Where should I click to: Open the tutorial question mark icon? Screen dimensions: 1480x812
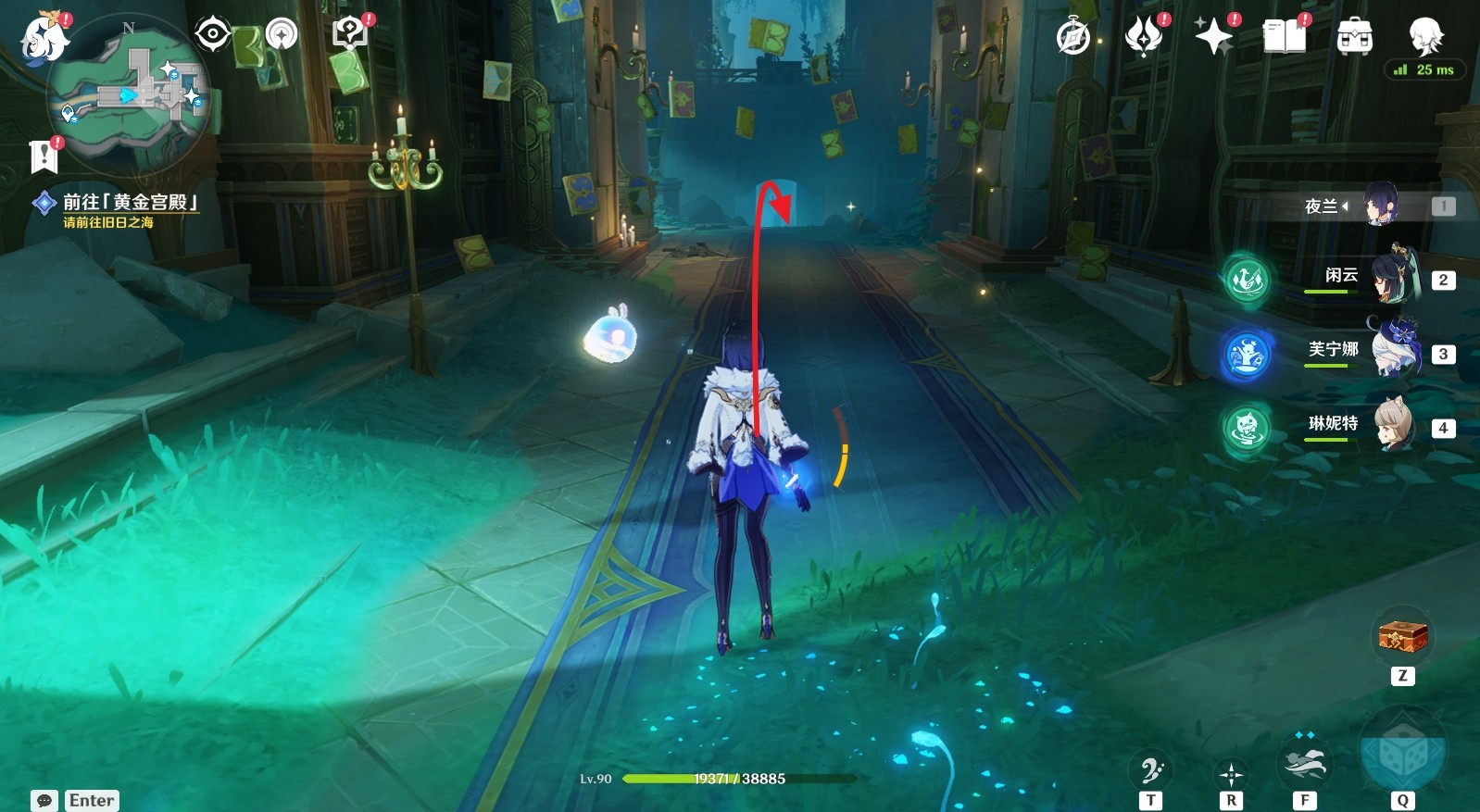click(349, 35)
